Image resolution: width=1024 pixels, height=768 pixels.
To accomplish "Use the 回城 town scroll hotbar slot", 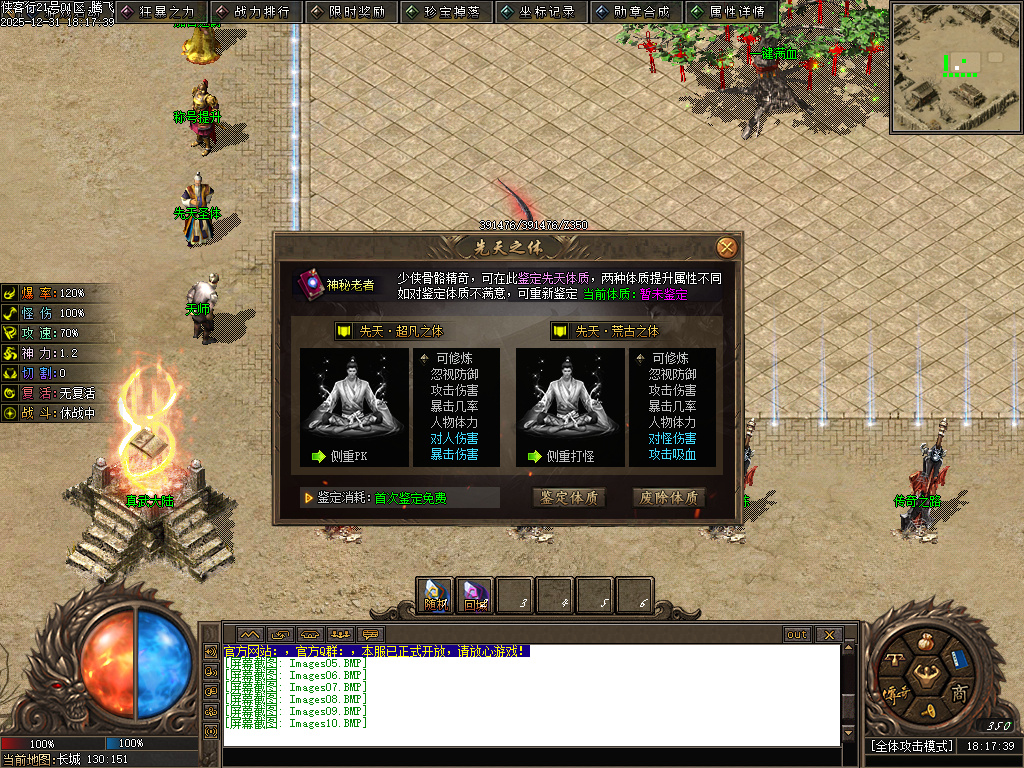I will pos(475,596).
